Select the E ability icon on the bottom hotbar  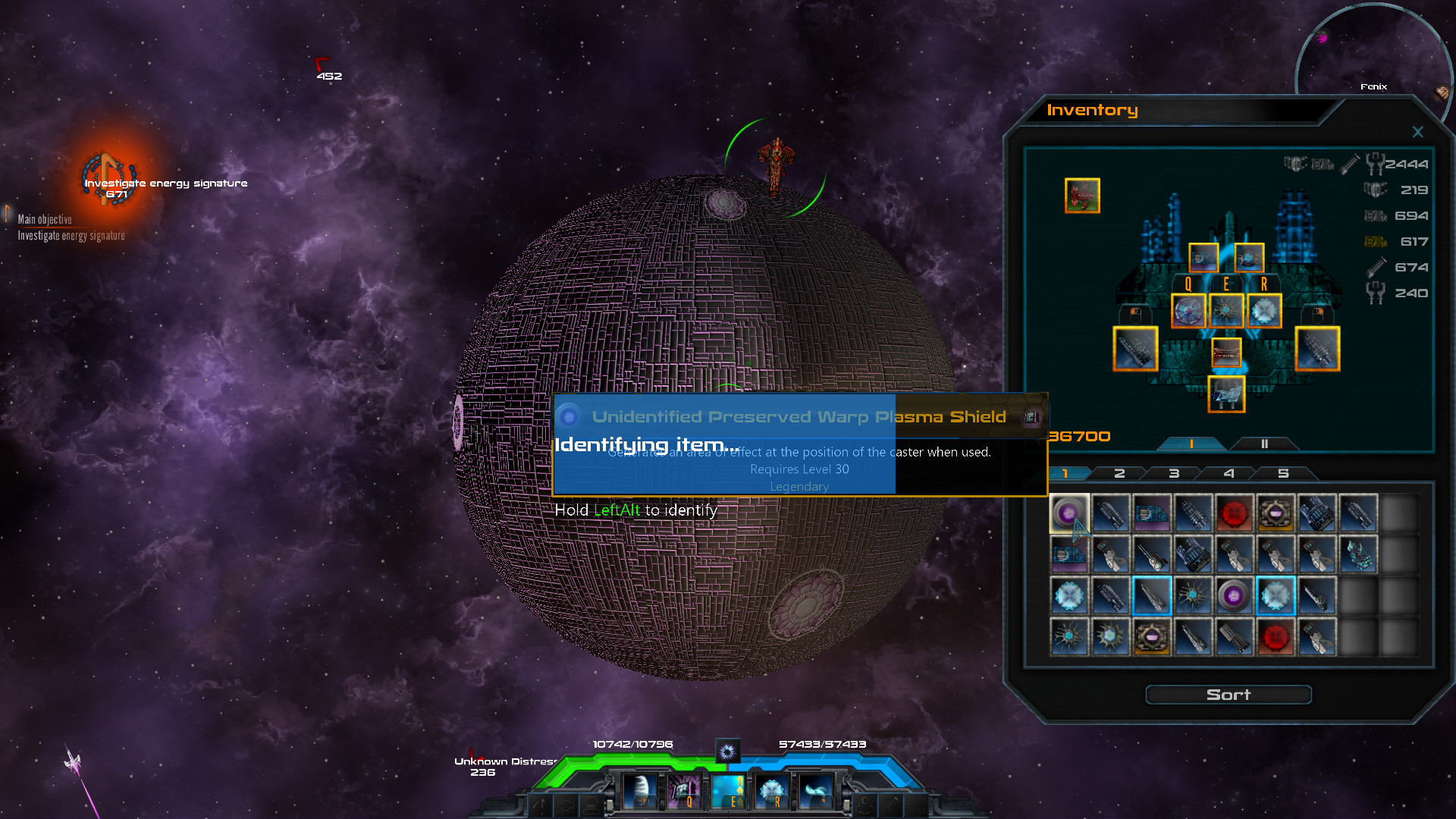[729, 791]
